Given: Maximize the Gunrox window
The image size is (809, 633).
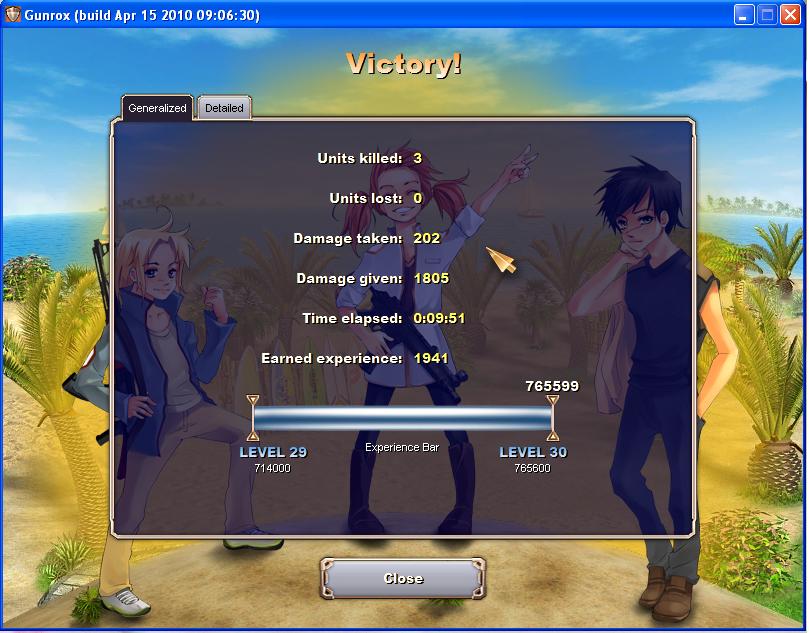Looking at the screenshot, I should [x=767, y=14].
